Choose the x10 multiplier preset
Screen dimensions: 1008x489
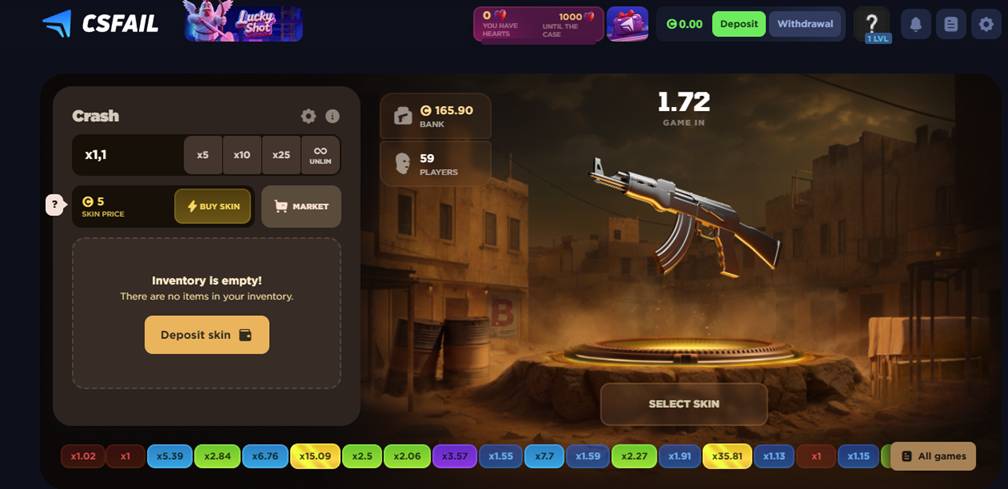click(242, 155)
